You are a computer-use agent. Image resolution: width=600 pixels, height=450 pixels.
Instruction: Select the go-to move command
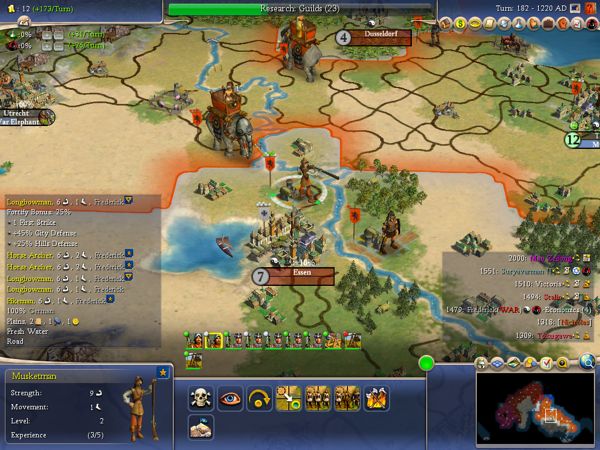pos(290,398)
